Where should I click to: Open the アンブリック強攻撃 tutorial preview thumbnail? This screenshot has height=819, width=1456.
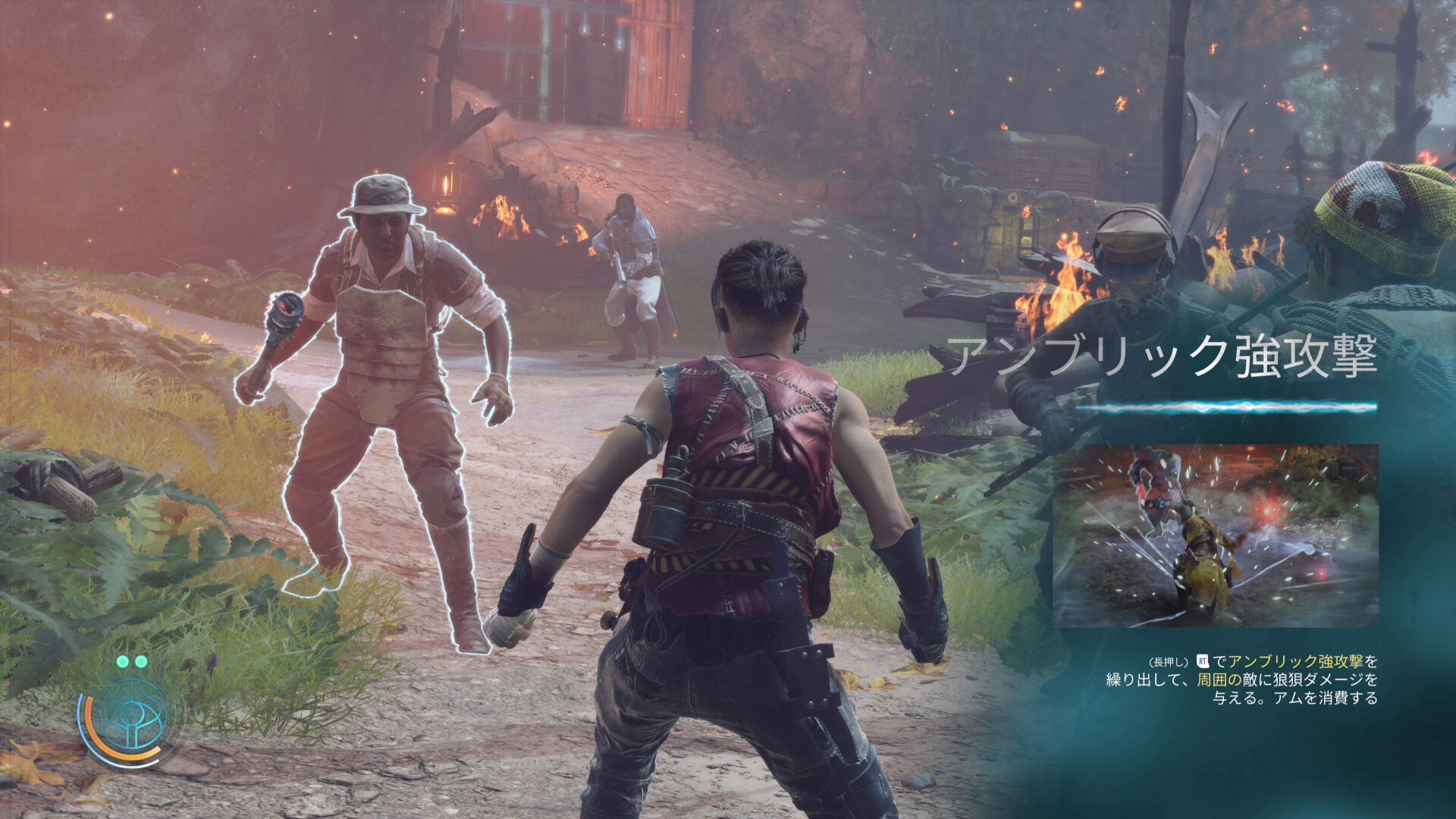pos(1216,535)
